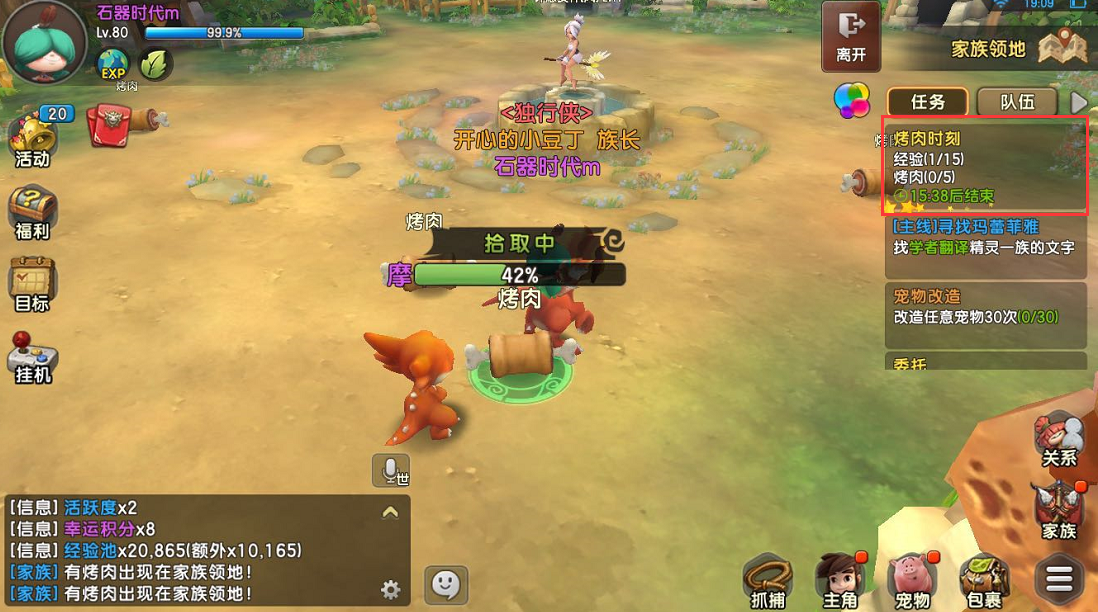
Task: Leave the area with the 离开 button
Action: [x=851, y=36]
